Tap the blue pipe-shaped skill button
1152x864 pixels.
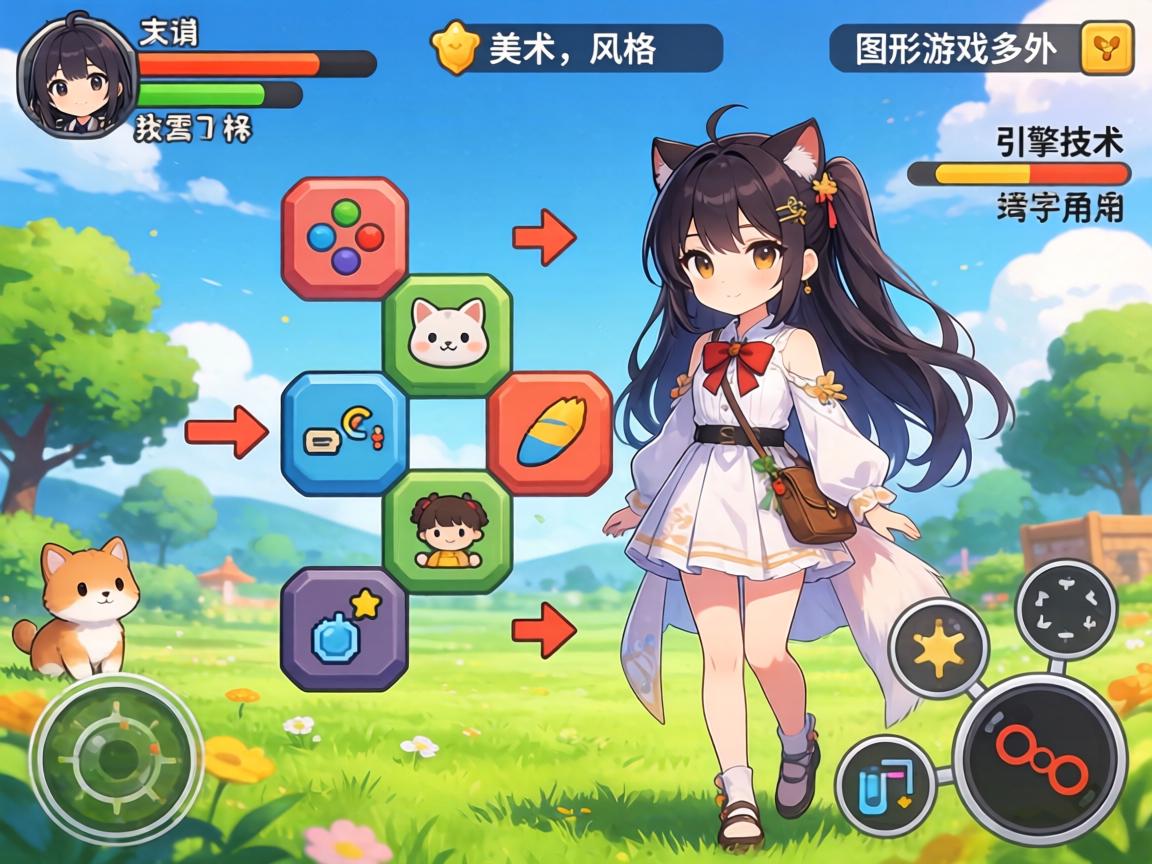884,784
